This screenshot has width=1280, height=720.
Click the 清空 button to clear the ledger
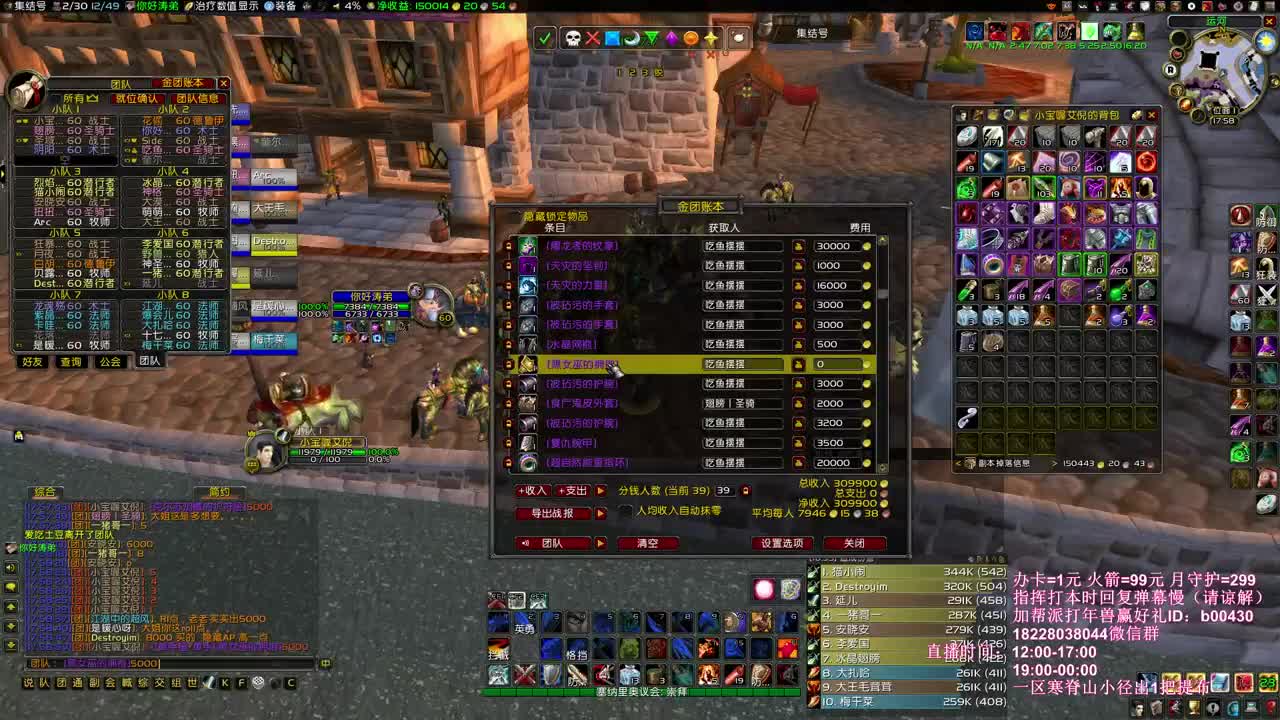(x=648, y=544)
